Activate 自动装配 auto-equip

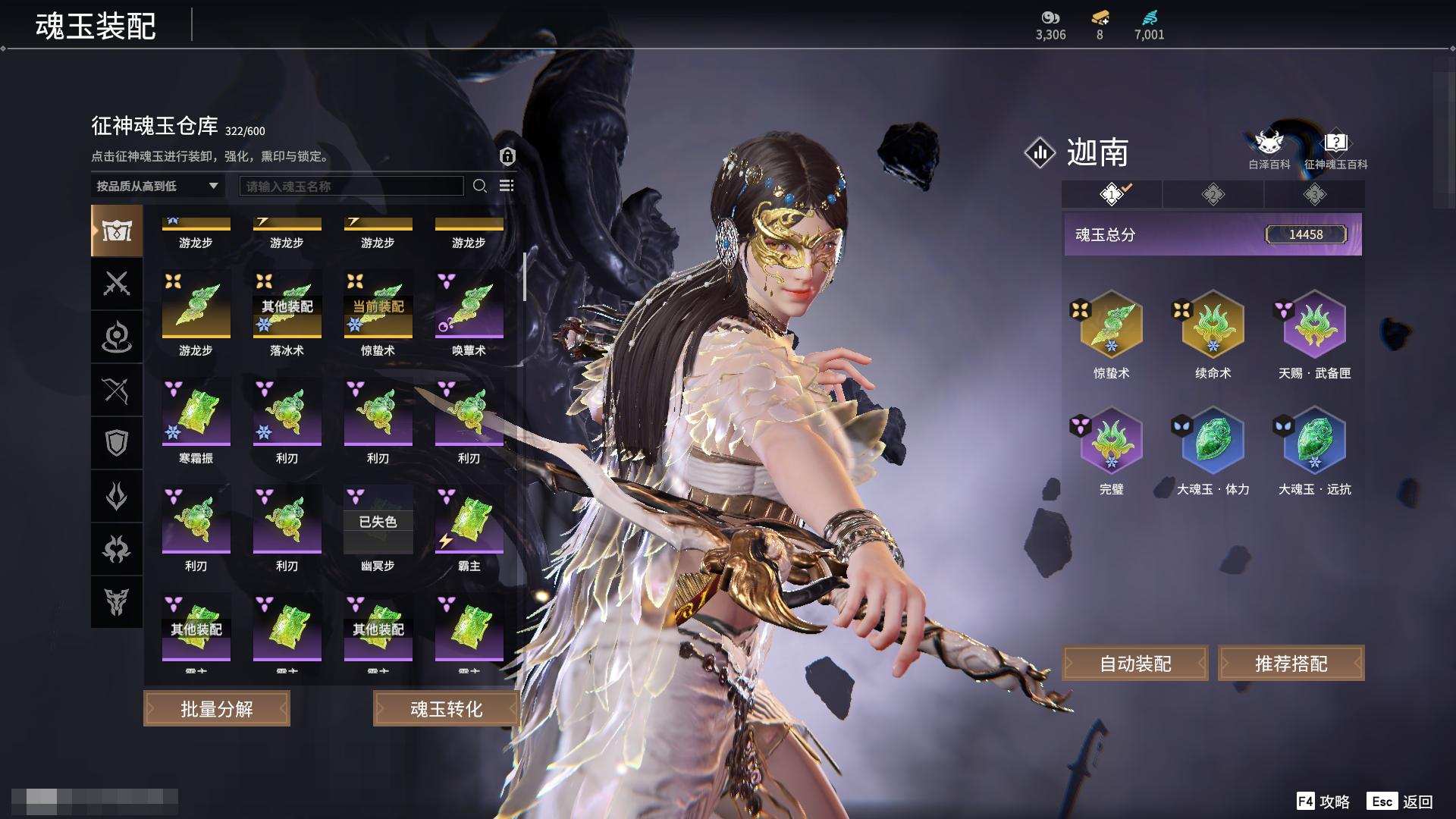[1135, 664]
